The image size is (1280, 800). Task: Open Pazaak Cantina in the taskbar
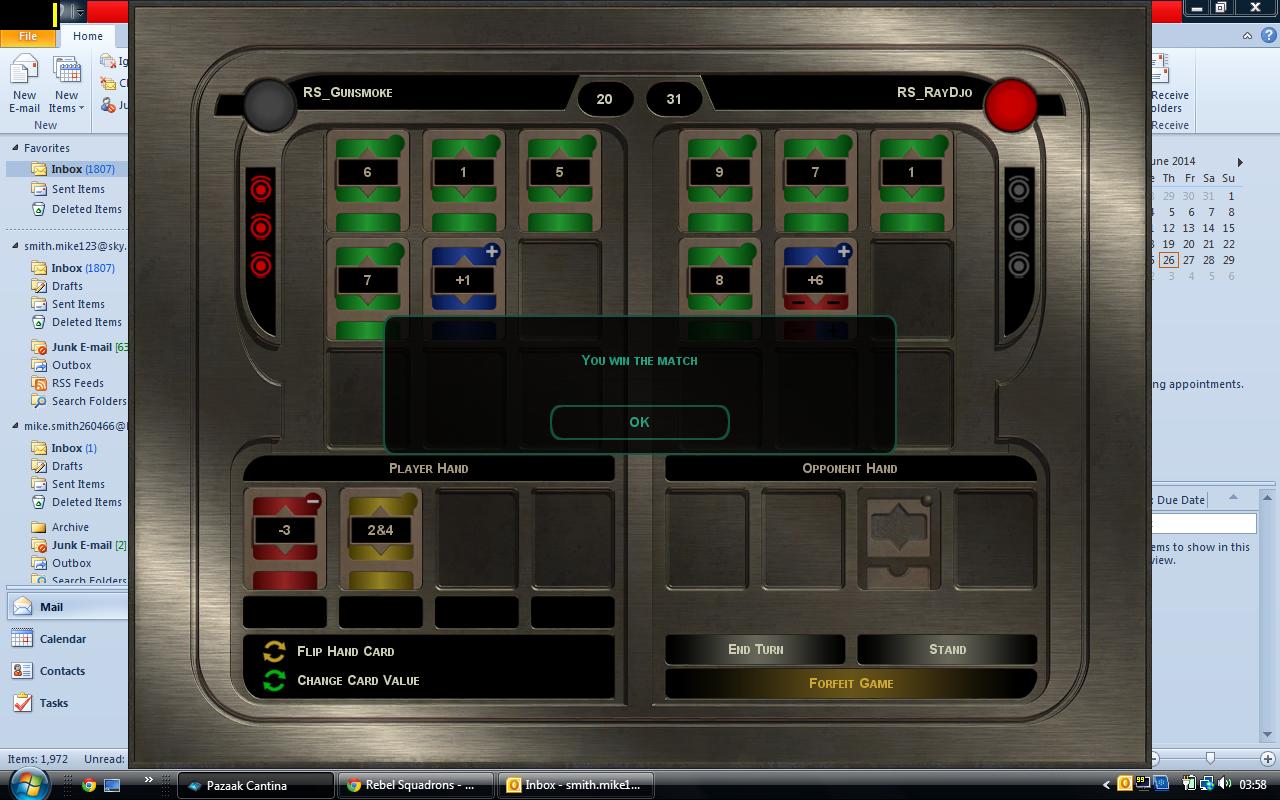point(255,785)
